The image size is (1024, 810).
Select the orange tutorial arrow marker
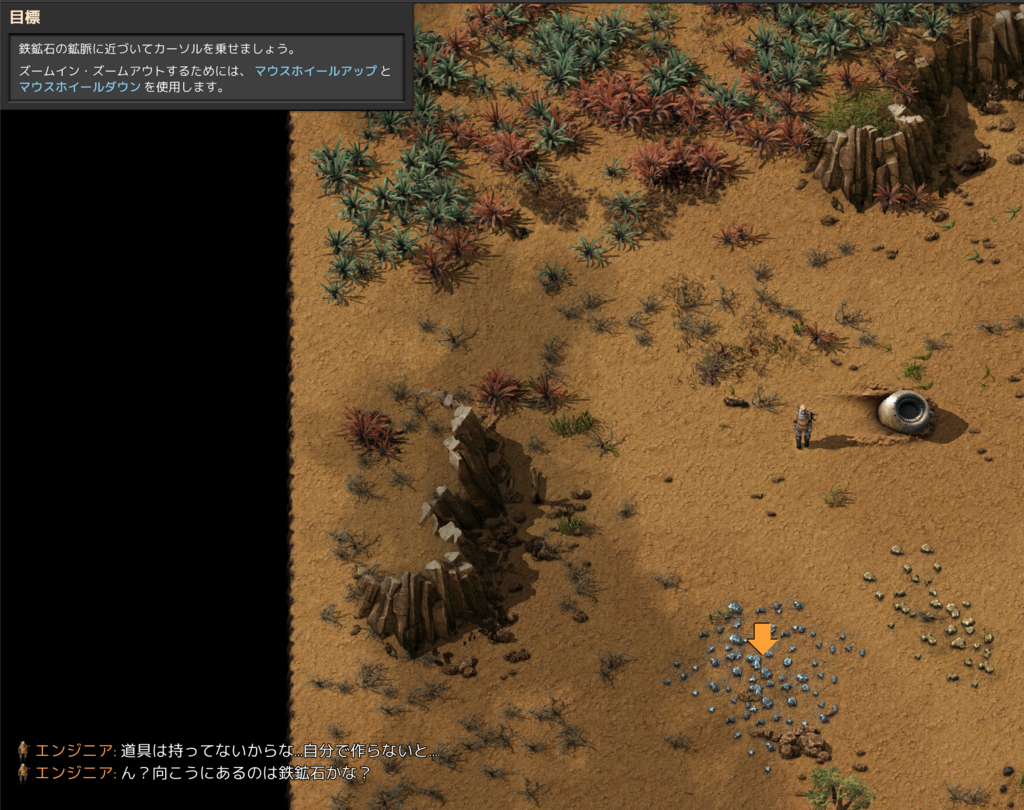763,638
